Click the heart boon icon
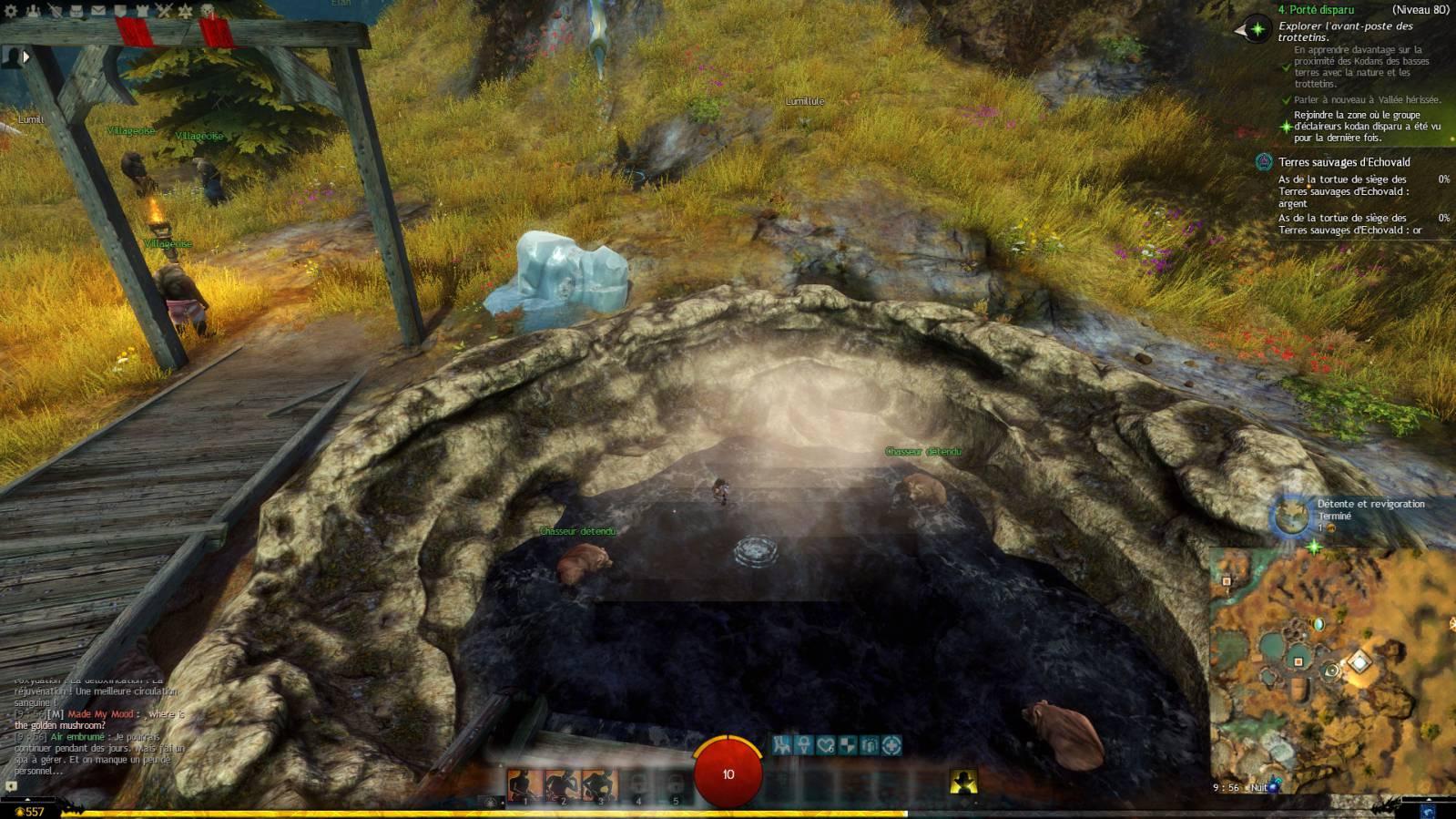Image resolution: width=1456 pixels, height=819 pixels. click(x=826, y=745)
